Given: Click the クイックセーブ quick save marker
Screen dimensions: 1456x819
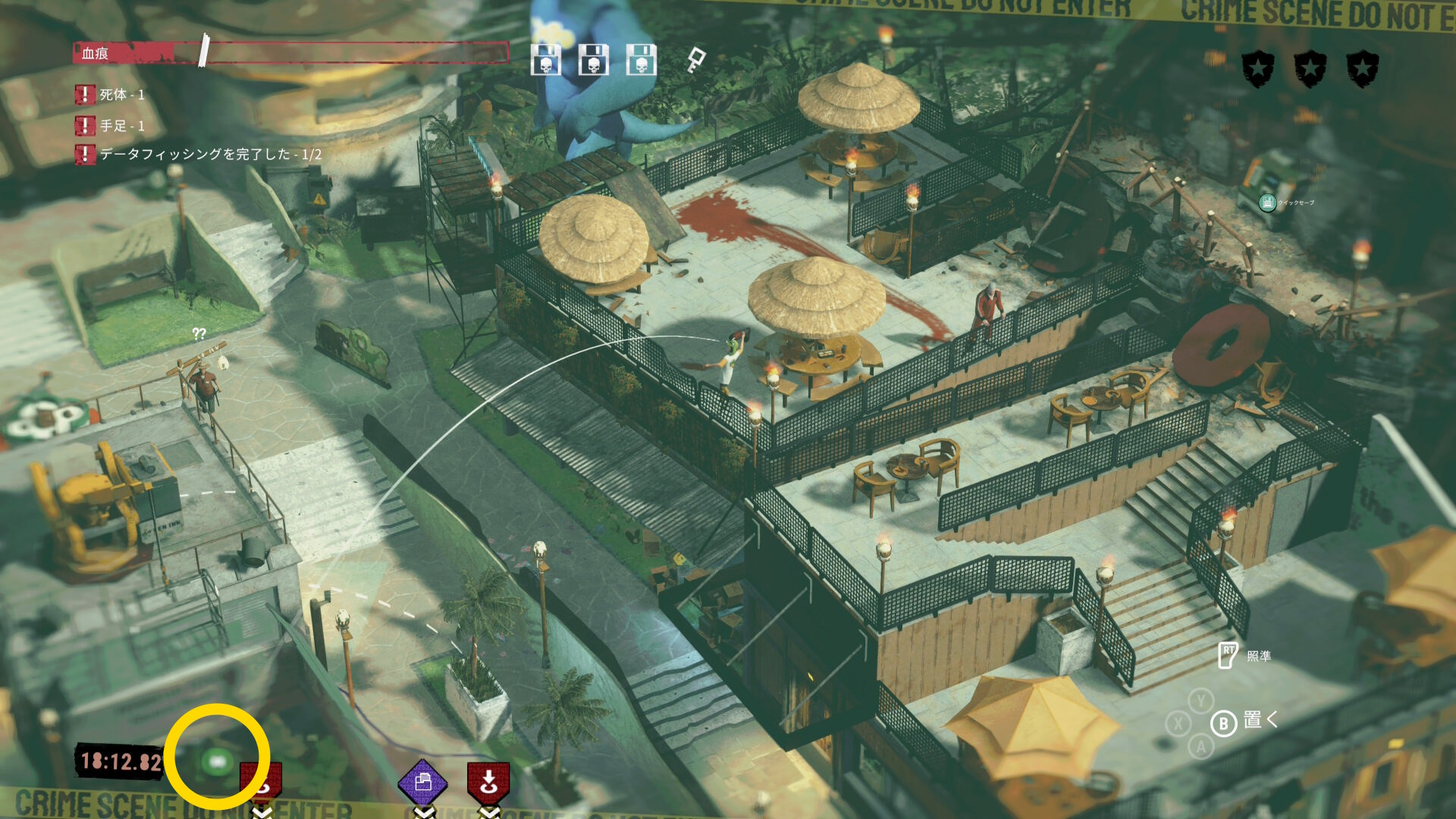Looking at the screenshot, I should pyautogui.click(x=1267, y=202).
